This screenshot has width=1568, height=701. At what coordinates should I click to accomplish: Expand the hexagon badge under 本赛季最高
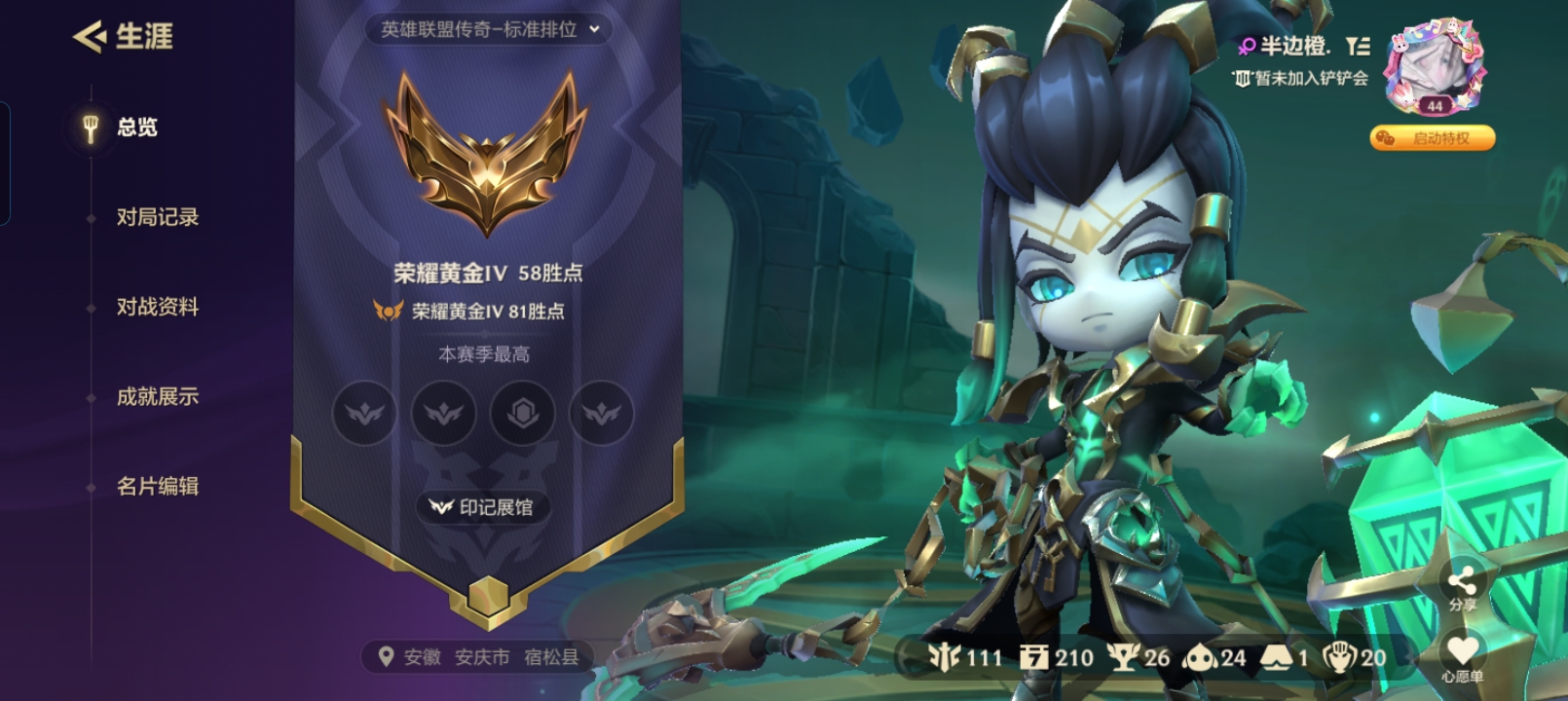pyautogui.click(x=521, y=413)
